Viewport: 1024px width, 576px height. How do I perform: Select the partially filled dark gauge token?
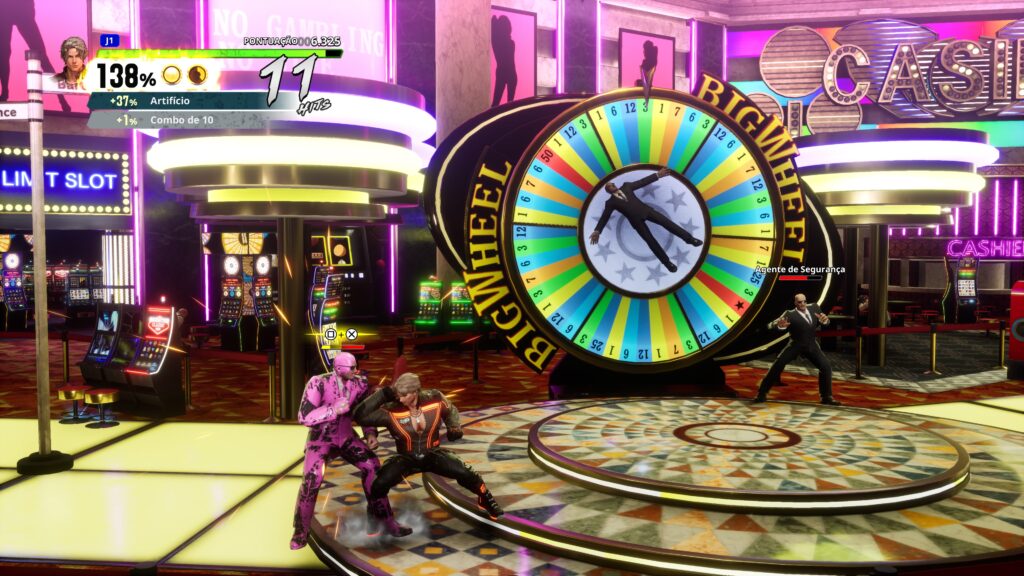coord(197,75)
